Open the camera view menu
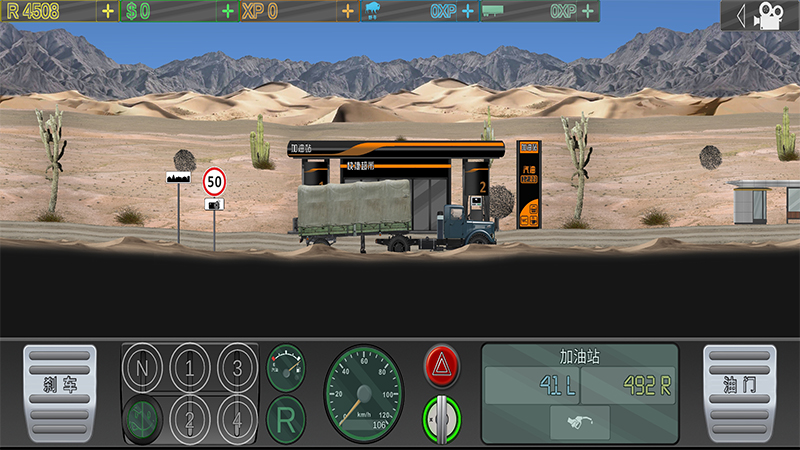The width and height of the screenshot is (800, 450). (760, 15)
